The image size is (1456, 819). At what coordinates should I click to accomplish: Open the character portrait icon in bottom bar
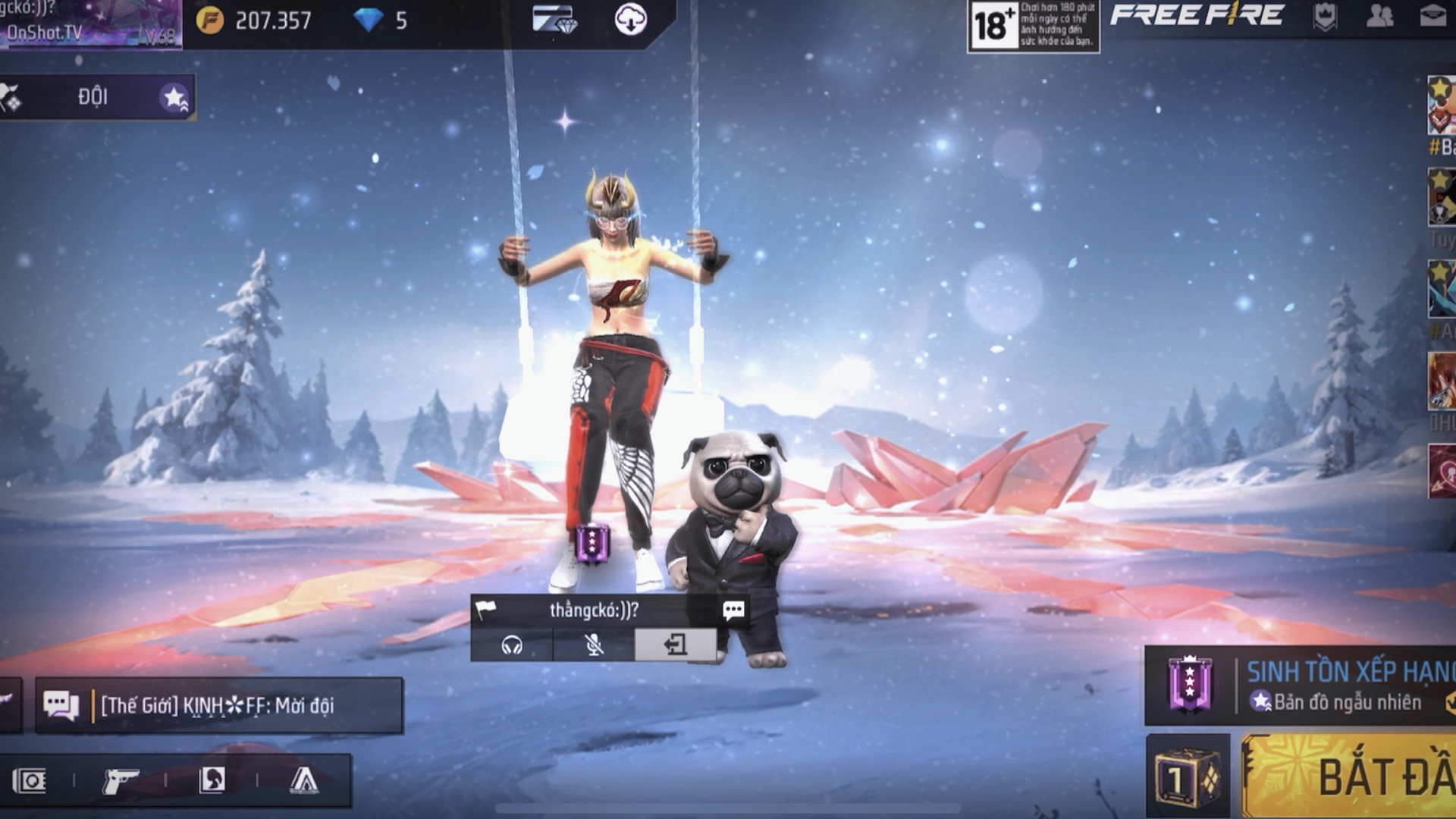tap(212, 780)
